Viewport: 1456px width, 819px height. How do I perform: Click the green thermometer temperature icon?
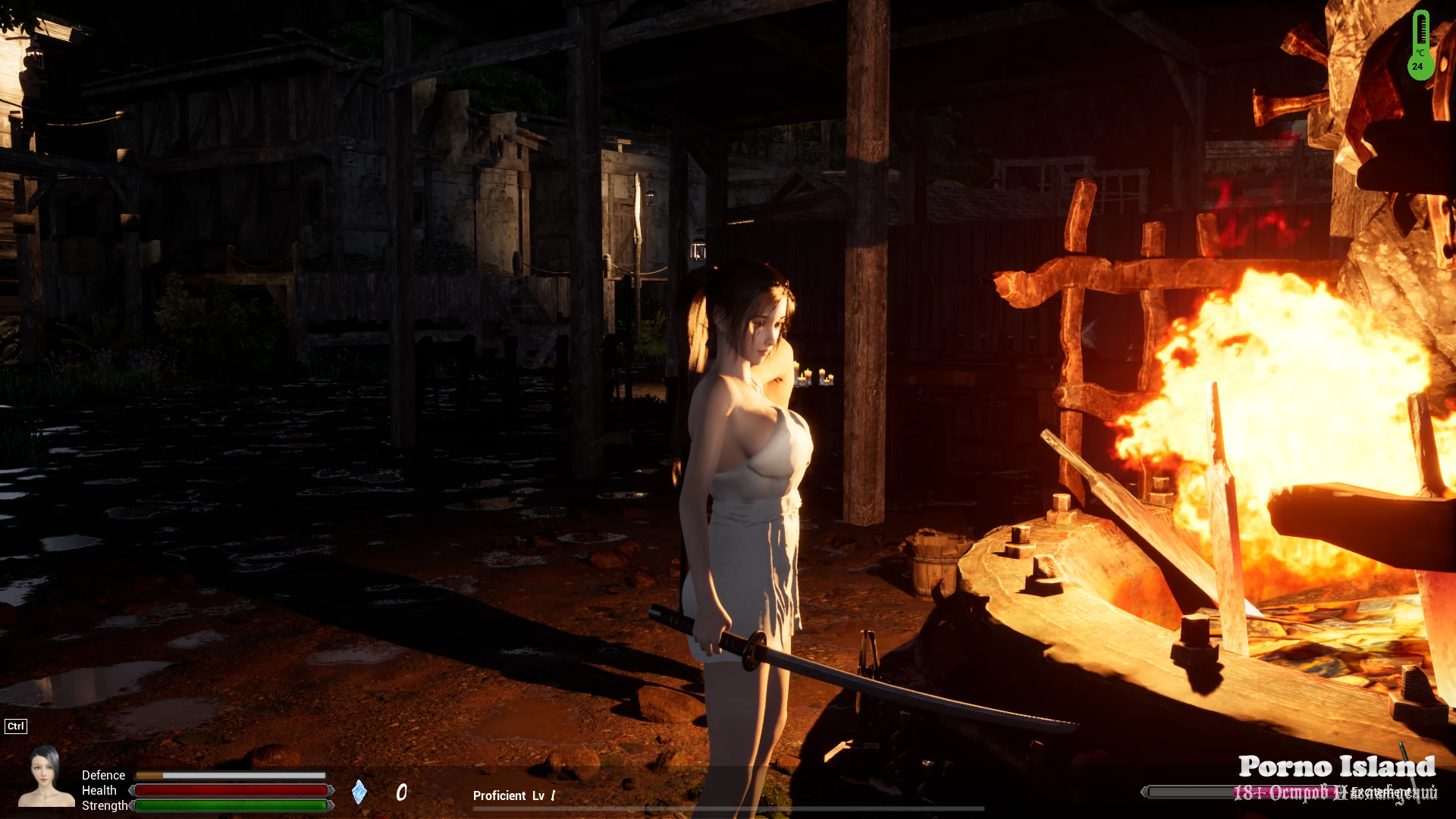(x=1420, y=45)
